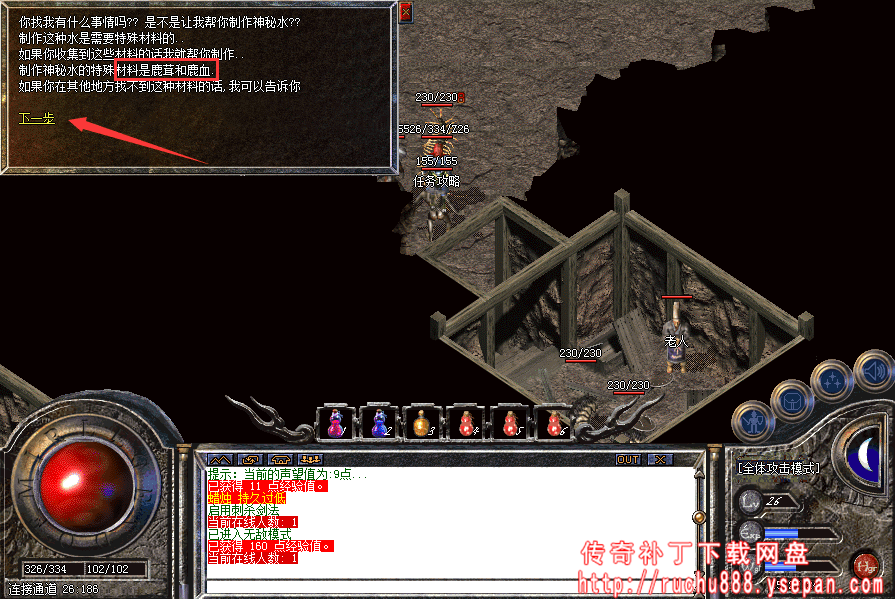Use the red potion in belt slot 4

466,424
